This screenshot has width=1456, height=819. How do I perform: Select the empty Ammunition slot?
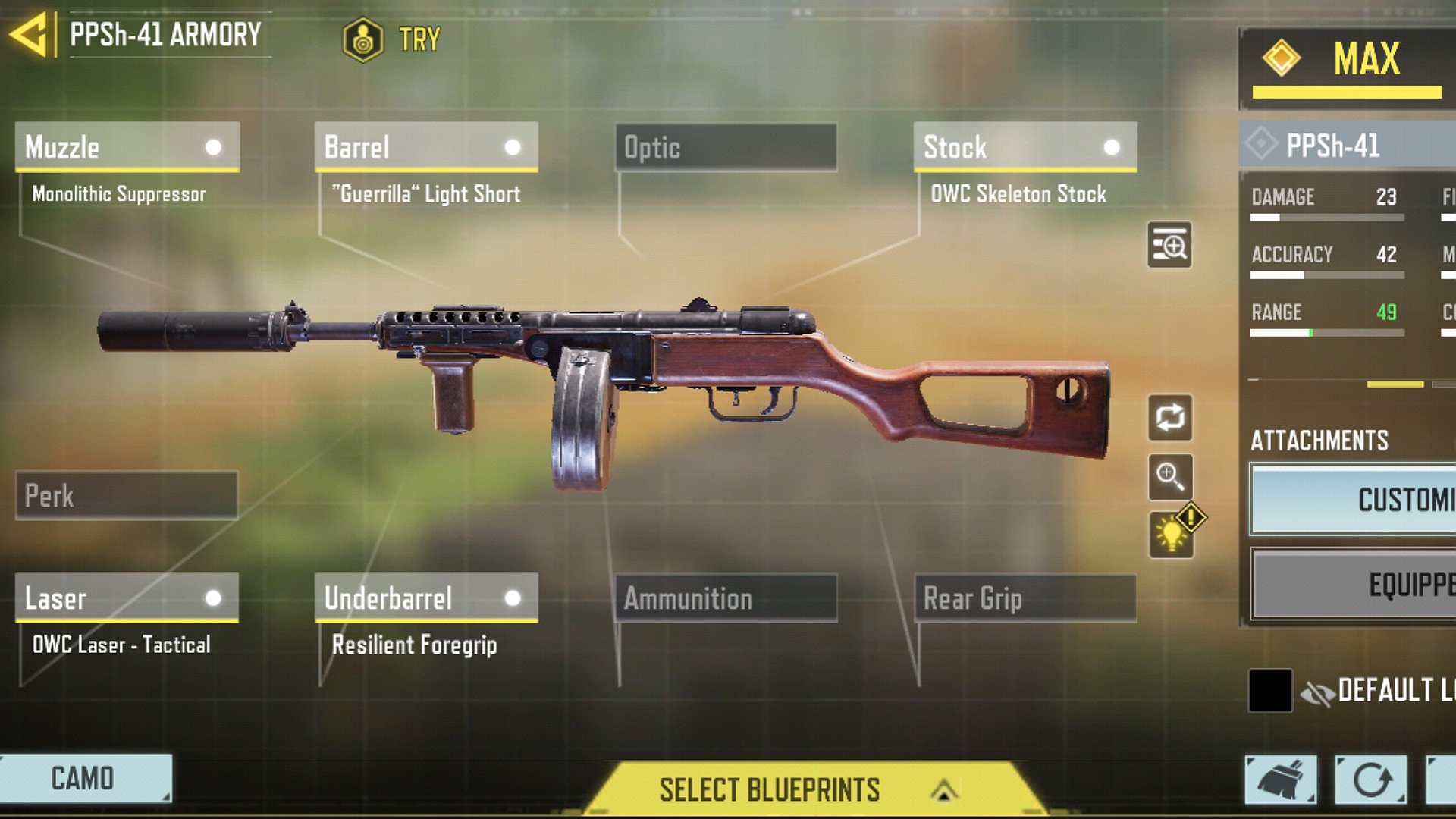point(726,598)
